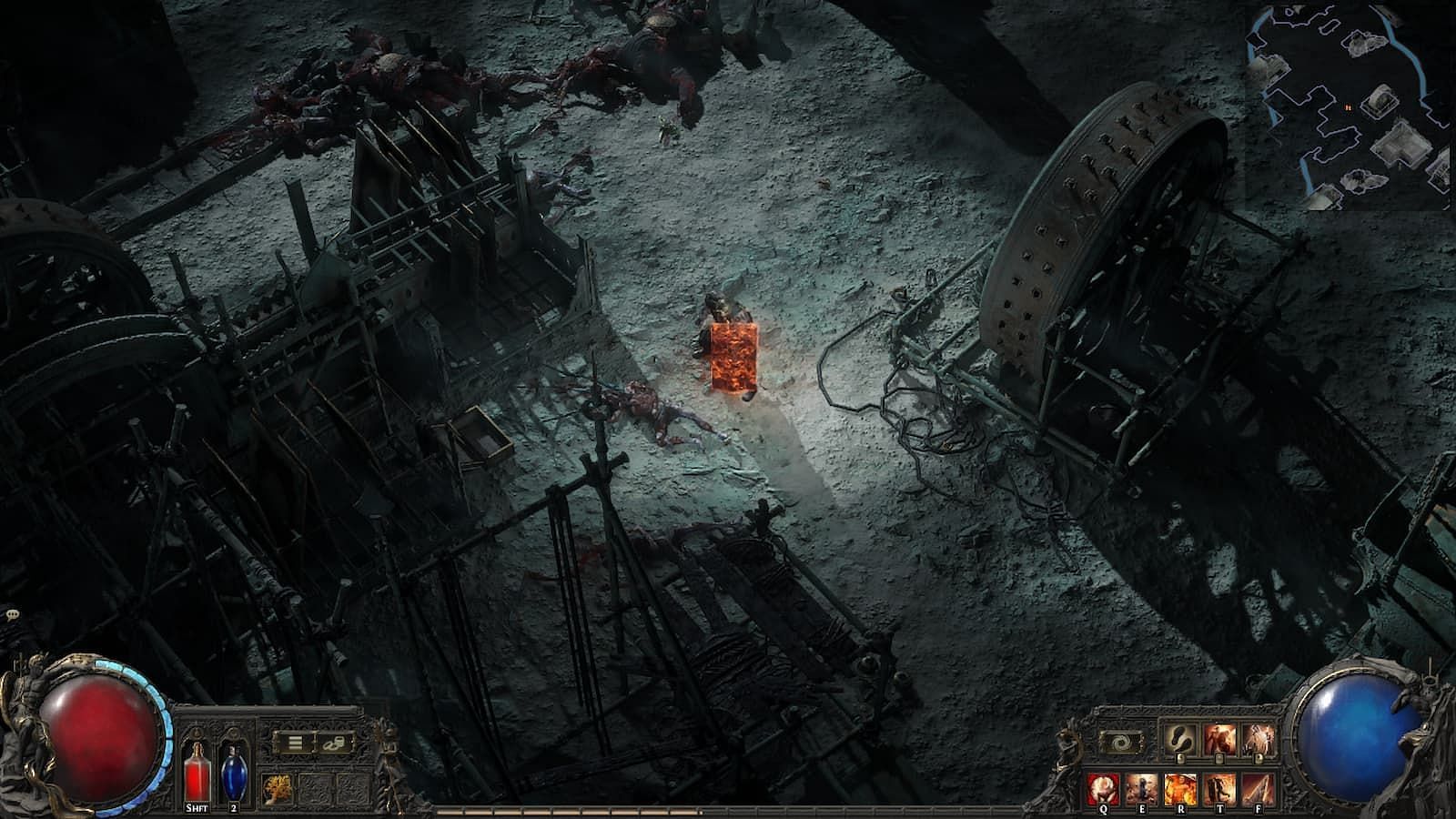This screenshot has width=1456, height=819.
Task: Trigger the fiery skill bound to R
Action: point(1181,788)
